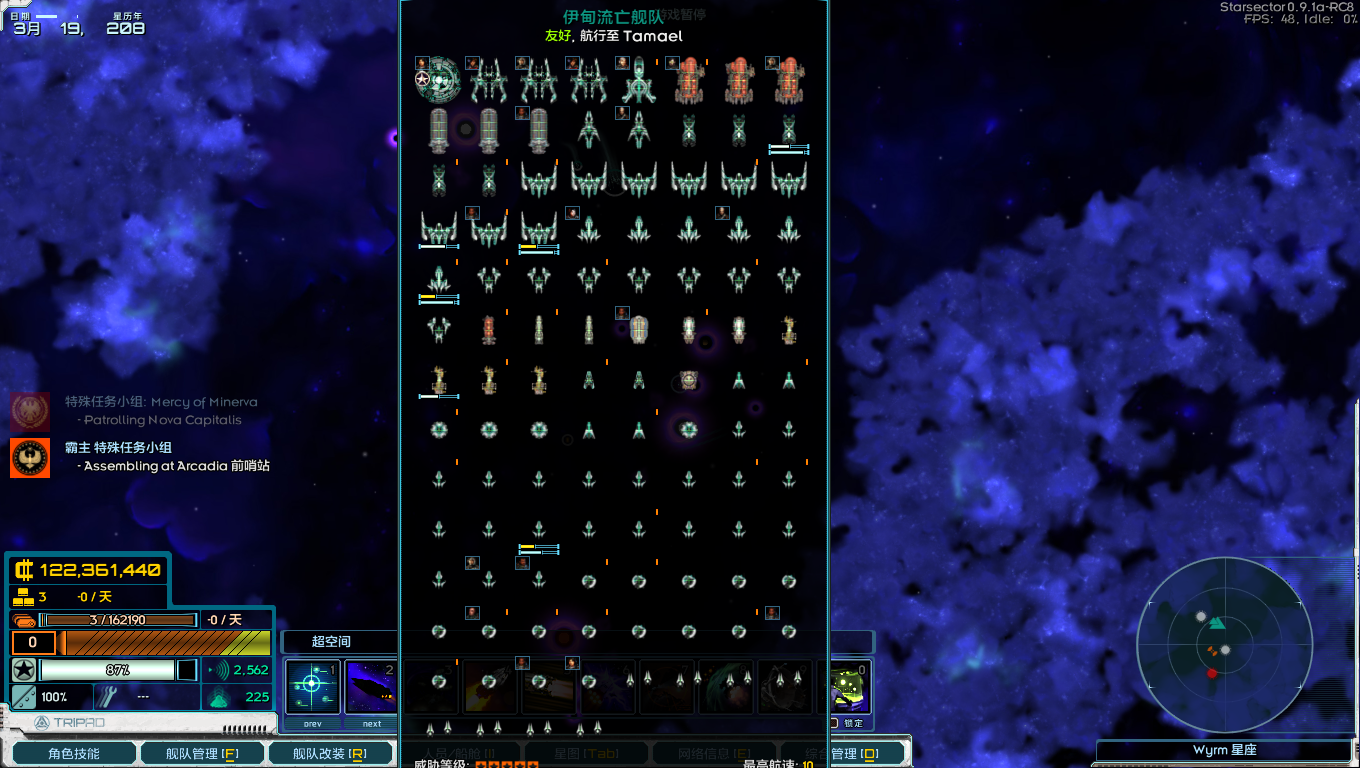Viewport: 1360px width, 768px height.
Task: Click the combat readiness star icon beside 87%
Action: 23,668
